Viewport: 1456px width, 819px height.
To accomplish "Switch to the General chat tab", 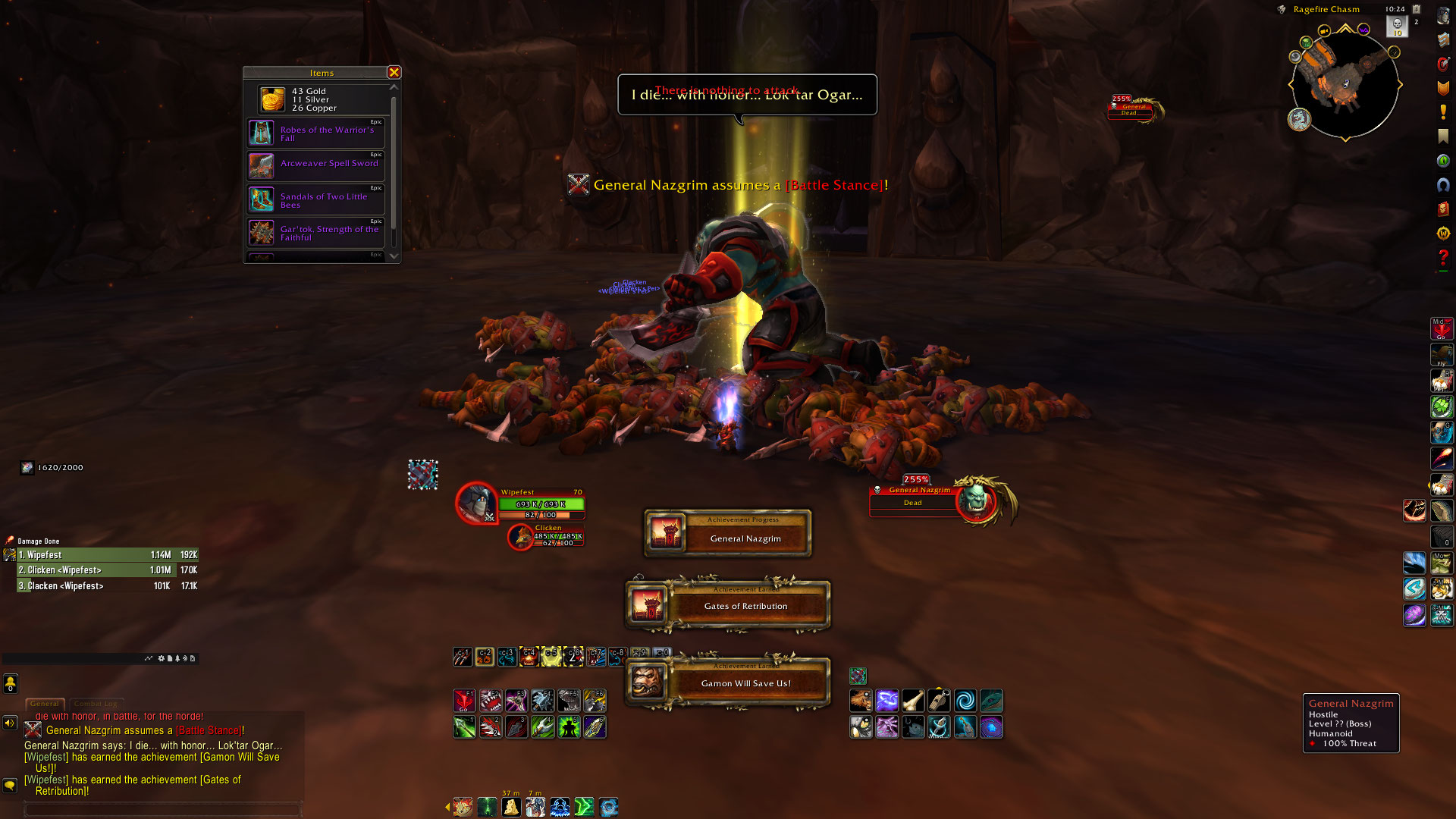I will [x=45, y=704].
